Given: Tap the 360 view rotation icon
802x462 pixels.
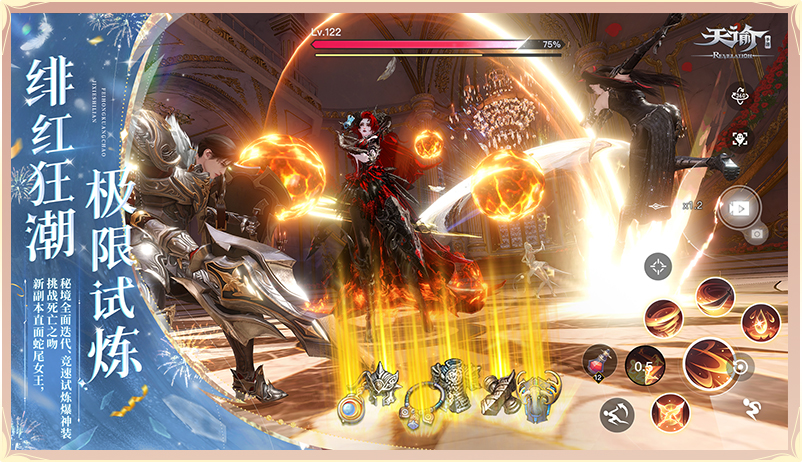Looking at the screenshot, I should tap(740, 96).
